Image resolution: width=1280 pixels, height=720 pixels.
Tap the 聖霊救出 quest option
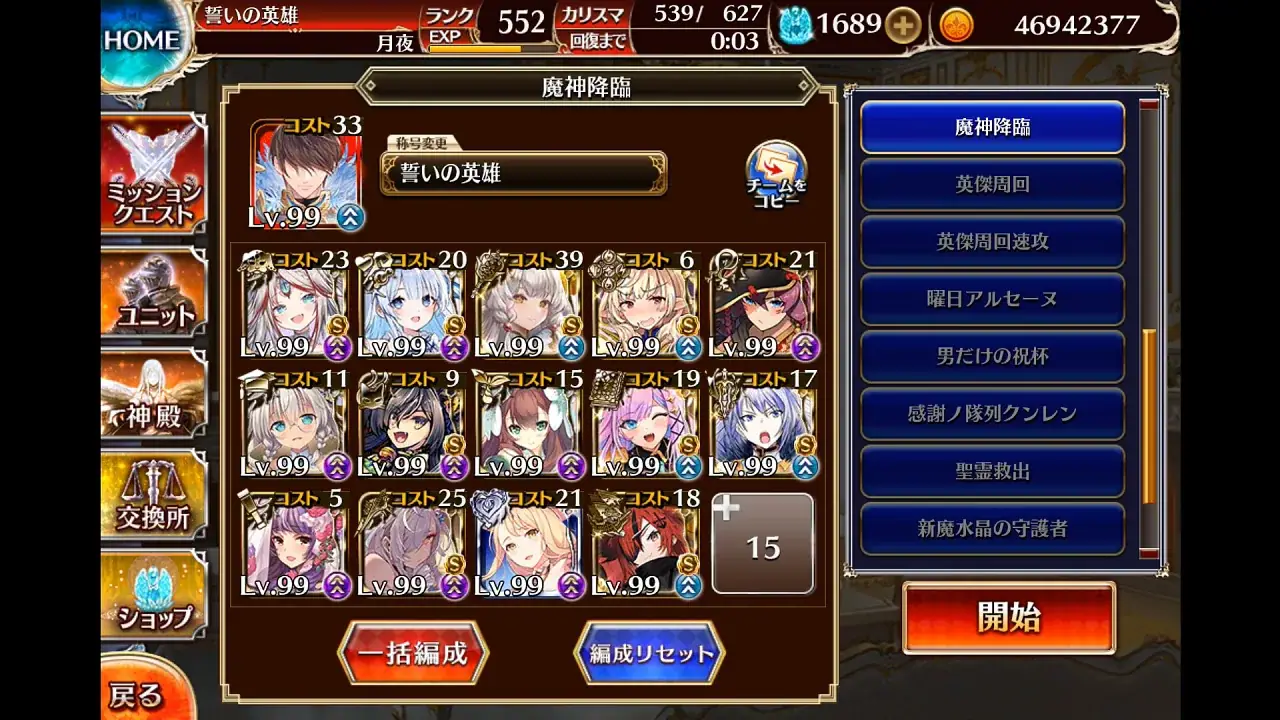click(991, 468)
